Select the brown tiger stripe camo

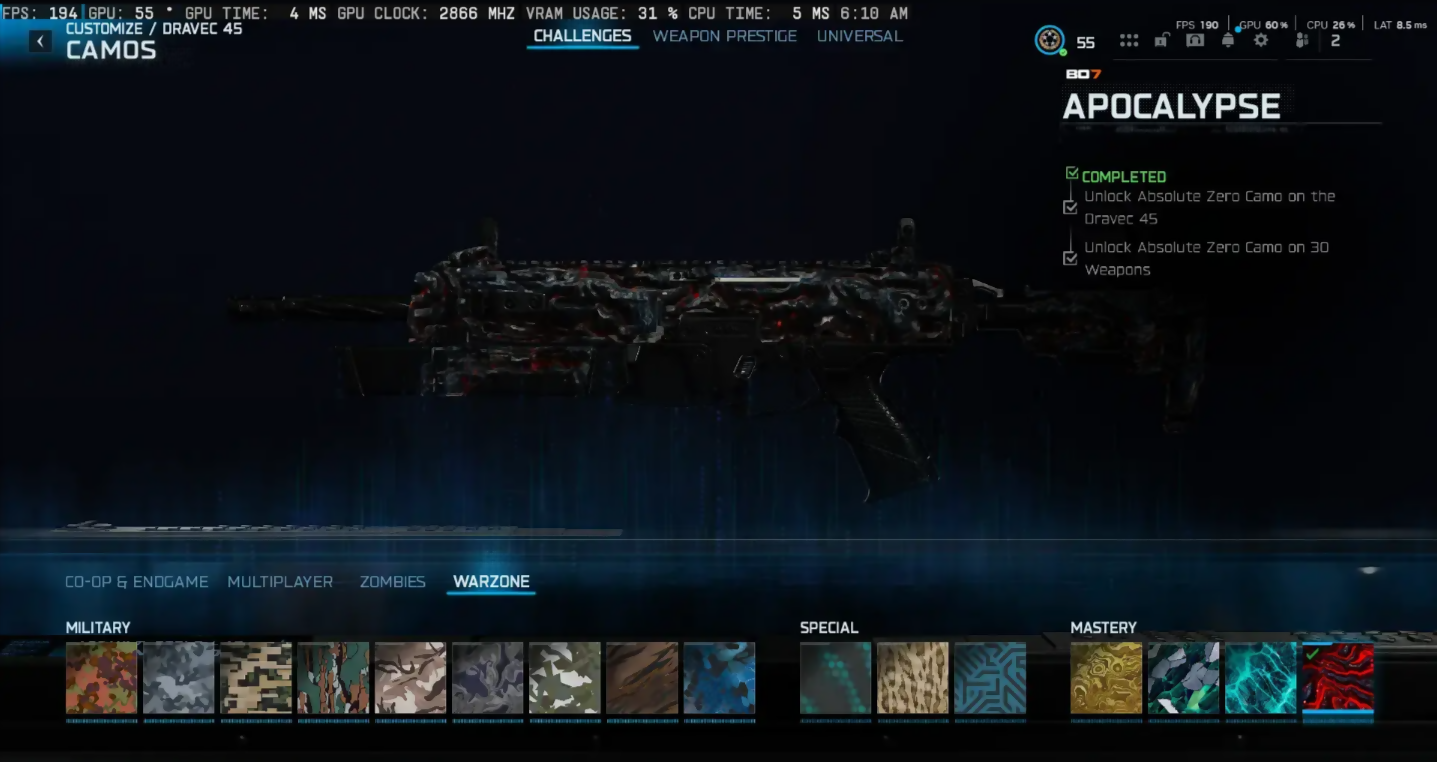pos(642,678)
